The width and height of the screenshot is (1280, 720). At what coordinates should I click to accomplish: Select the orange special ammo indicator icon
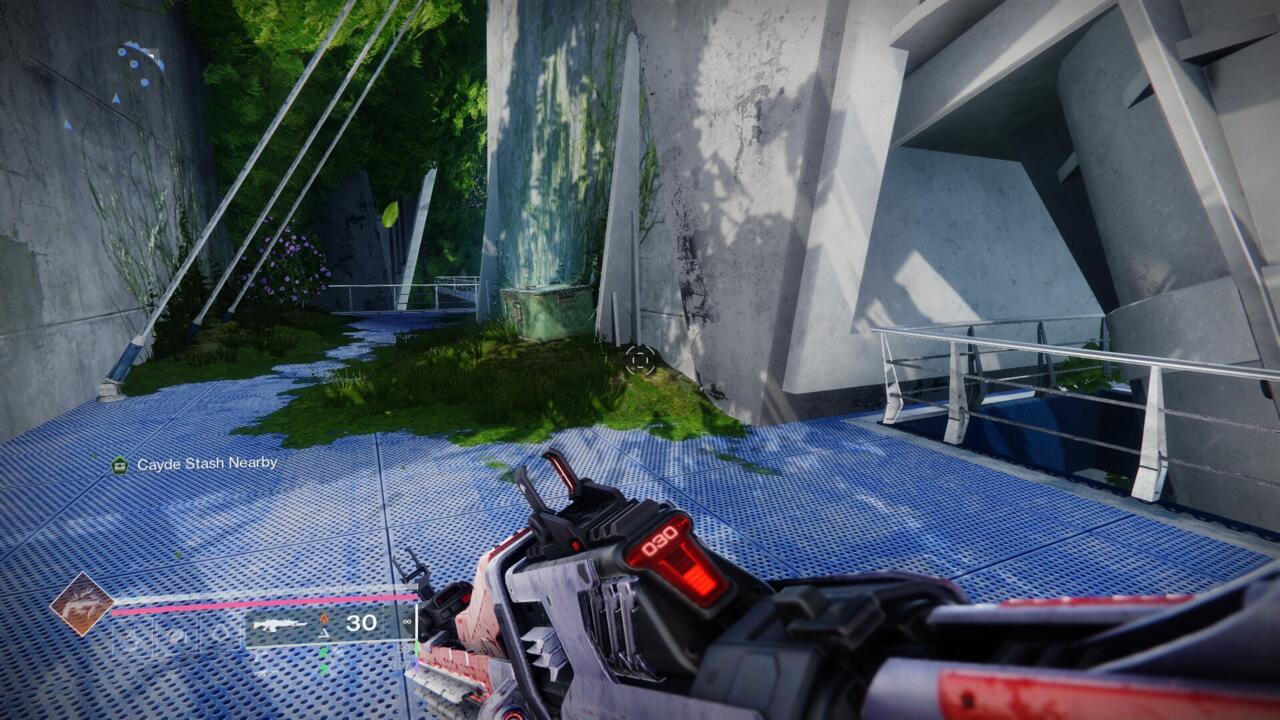tap(324, 617)
